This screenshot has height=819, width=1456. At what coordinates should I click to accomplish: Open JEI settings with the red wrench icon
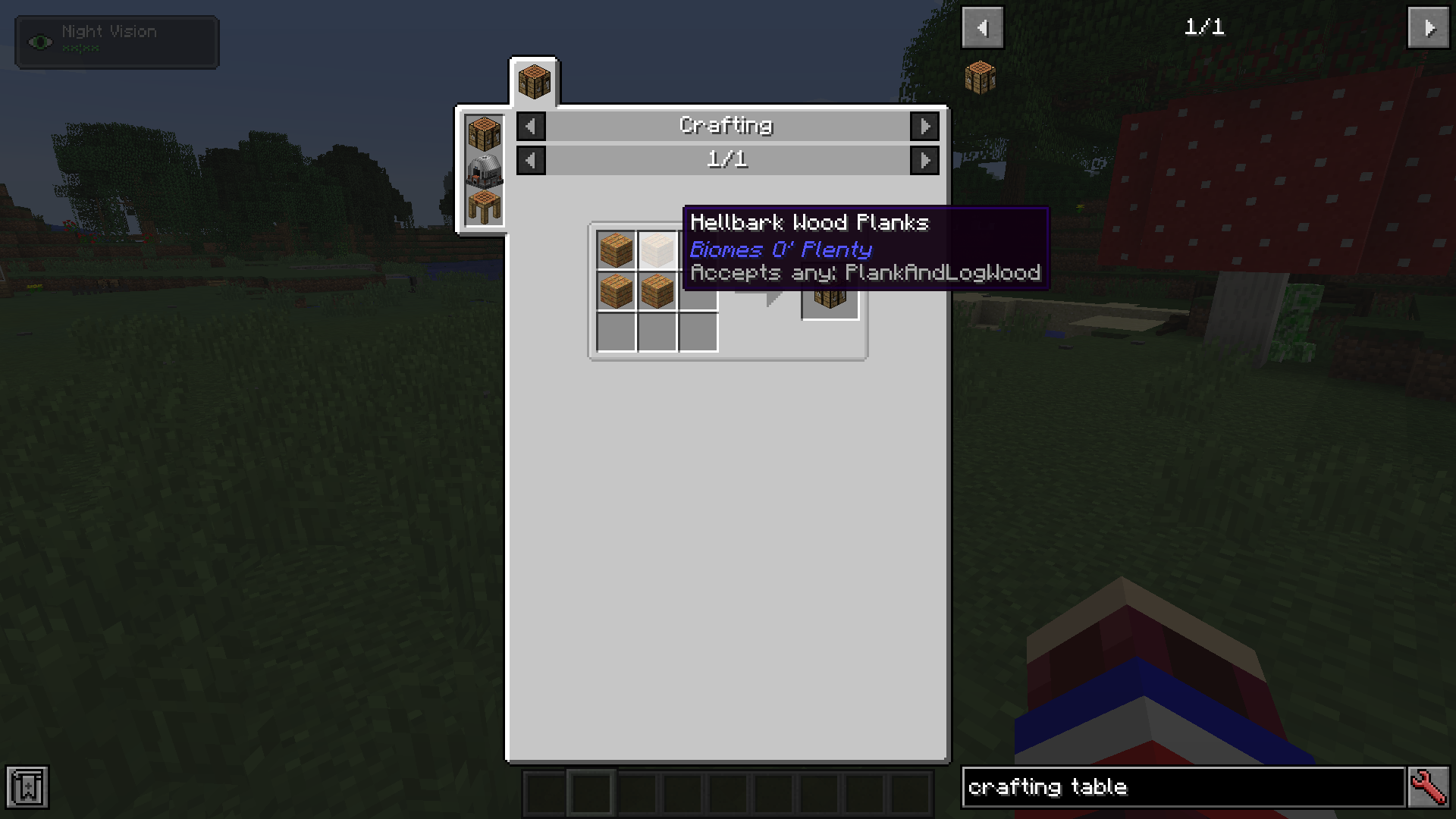pos(1429,787)
